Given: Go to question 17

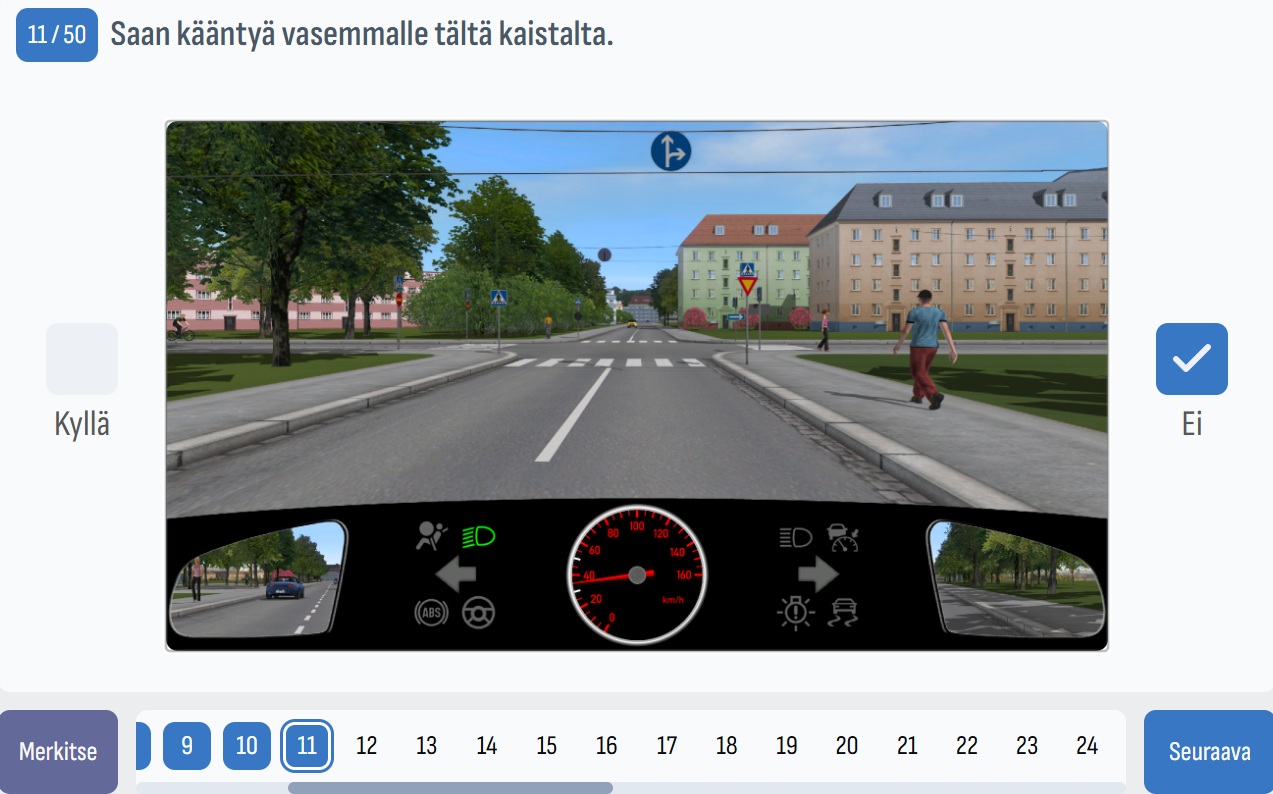Looking at the screenshot, I should pyautogui.click(x=667, y=746).
